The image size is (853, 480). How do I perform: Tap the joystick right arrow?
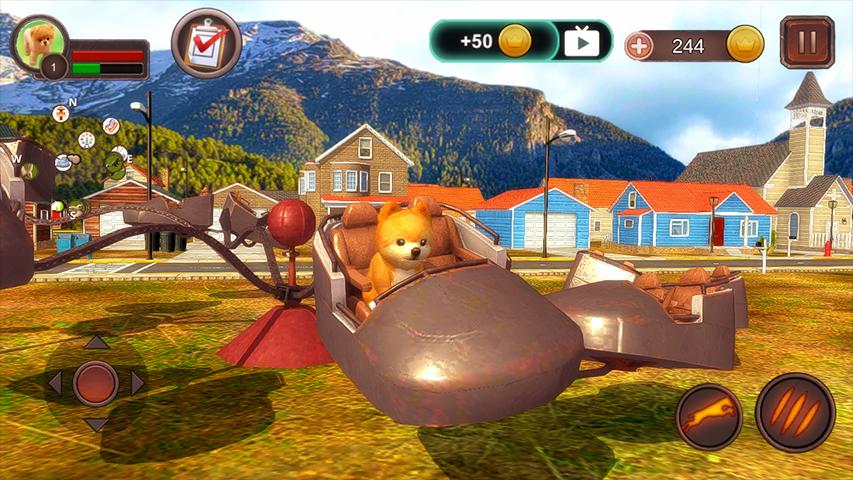(x=138, y=383)
